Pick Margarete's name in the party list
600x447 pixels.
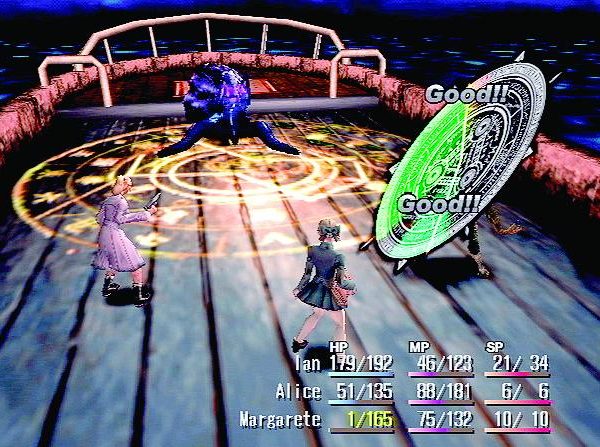[280, 420]
